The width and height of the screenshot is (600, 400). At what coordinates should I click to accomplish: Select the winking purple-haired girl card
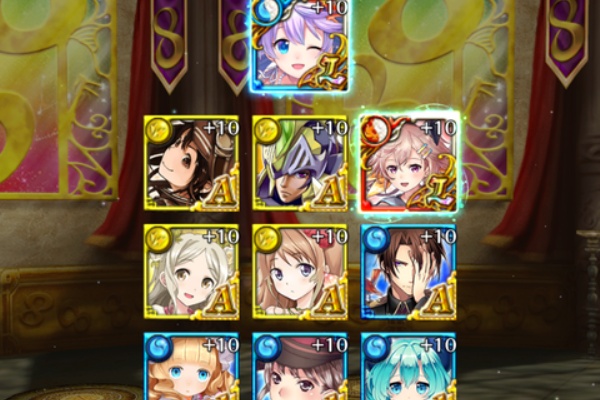pos(302,48)
